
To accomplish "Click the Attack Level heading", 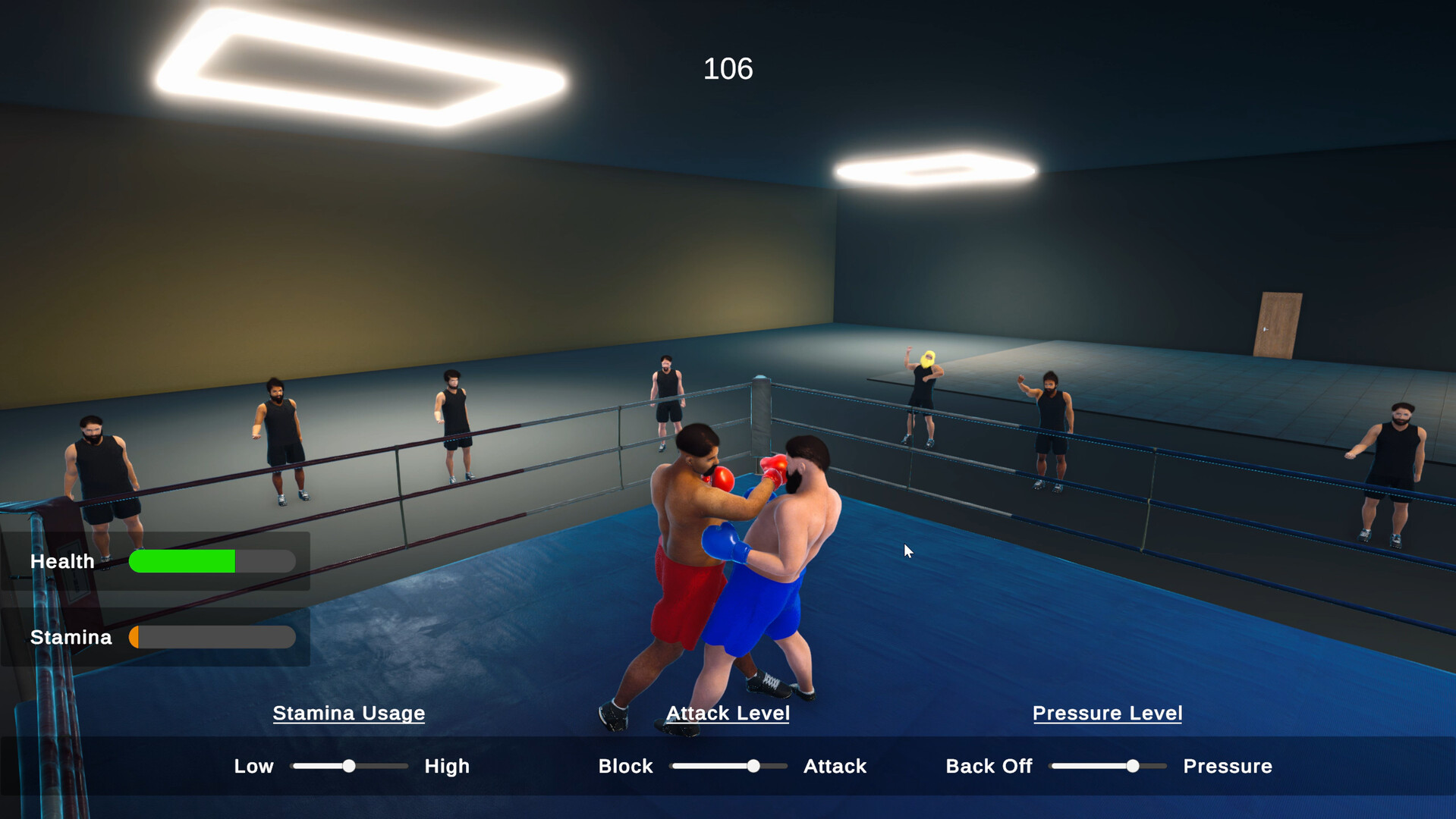I will coord(726,713).
